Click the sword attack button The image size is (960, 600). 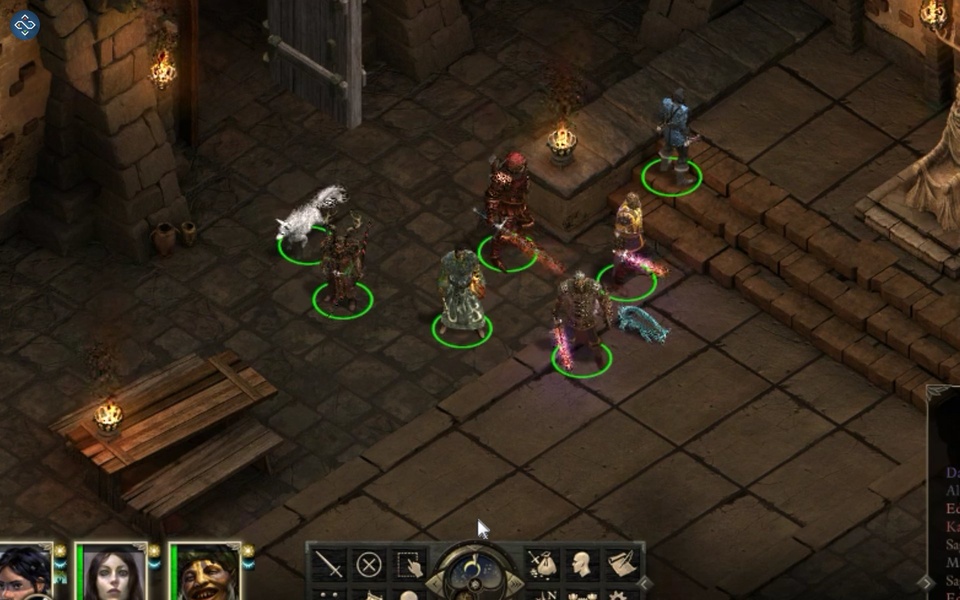click(329, 565)
